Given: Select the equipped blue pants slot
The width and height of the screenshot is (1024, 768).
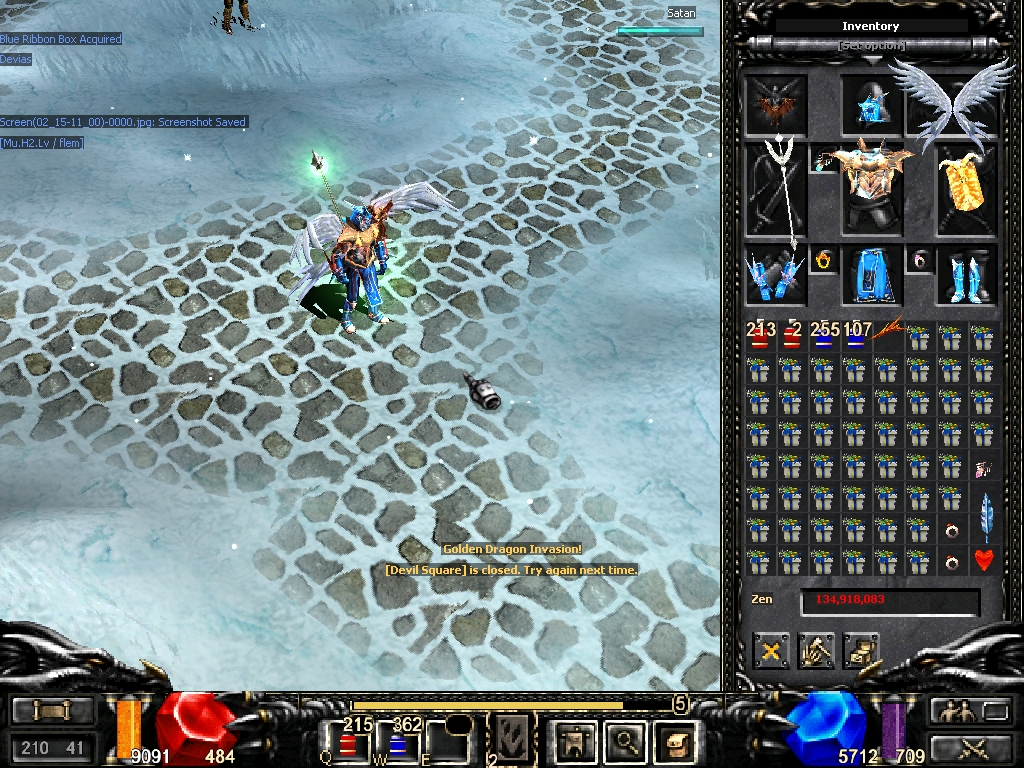Looking at the screenshot, I should [872, 276].
